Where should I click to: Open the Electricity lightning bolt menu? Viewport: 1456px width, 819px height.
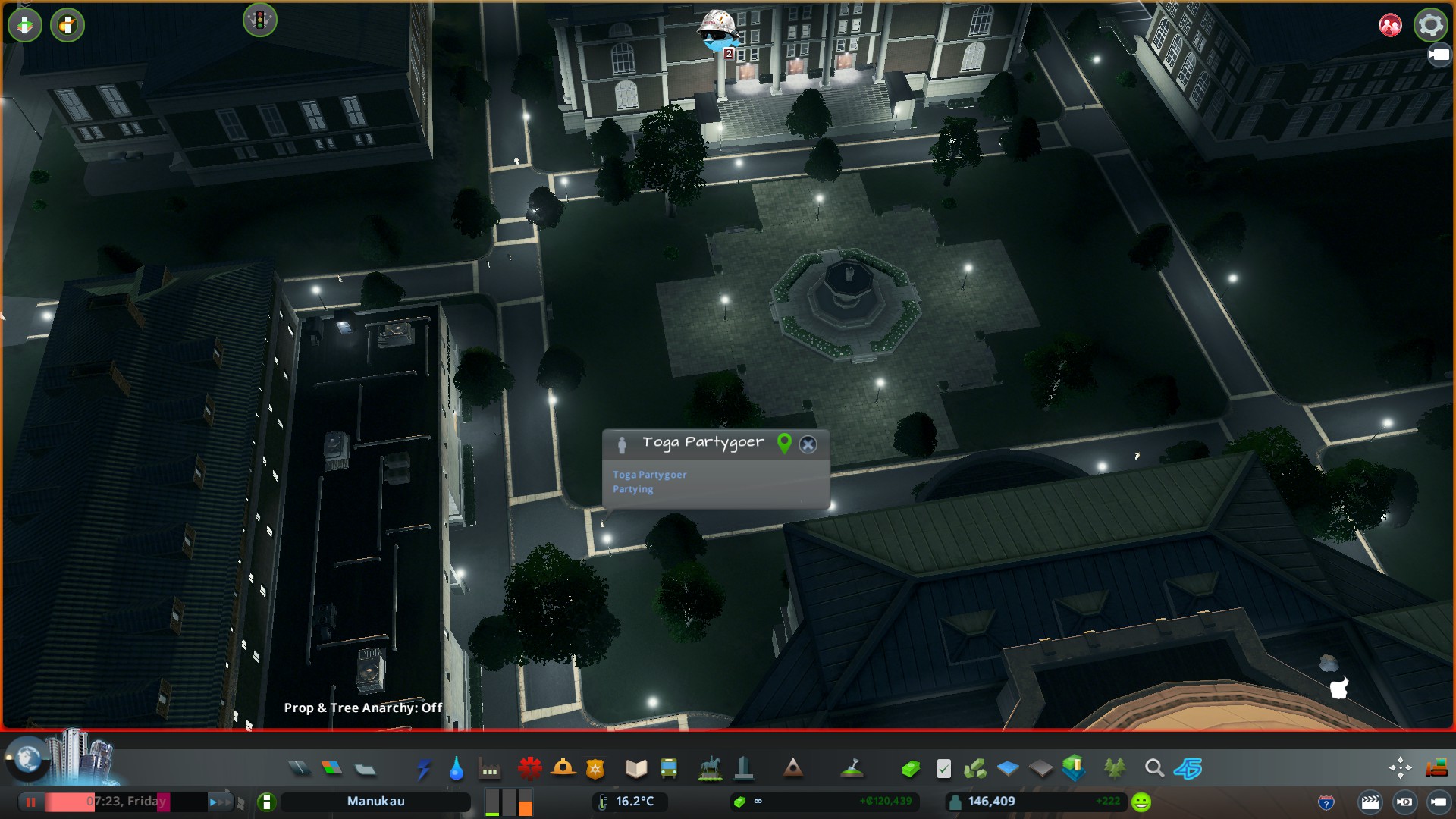pyautogui.click(x=423, y=769)
